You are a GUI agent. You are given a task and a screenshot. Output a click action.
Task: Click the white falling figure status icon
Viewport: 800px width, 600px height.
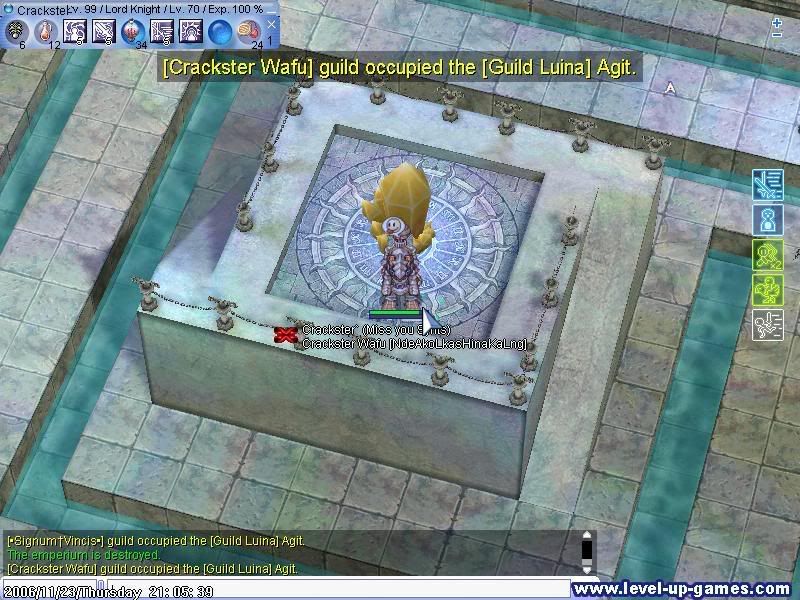767,324
